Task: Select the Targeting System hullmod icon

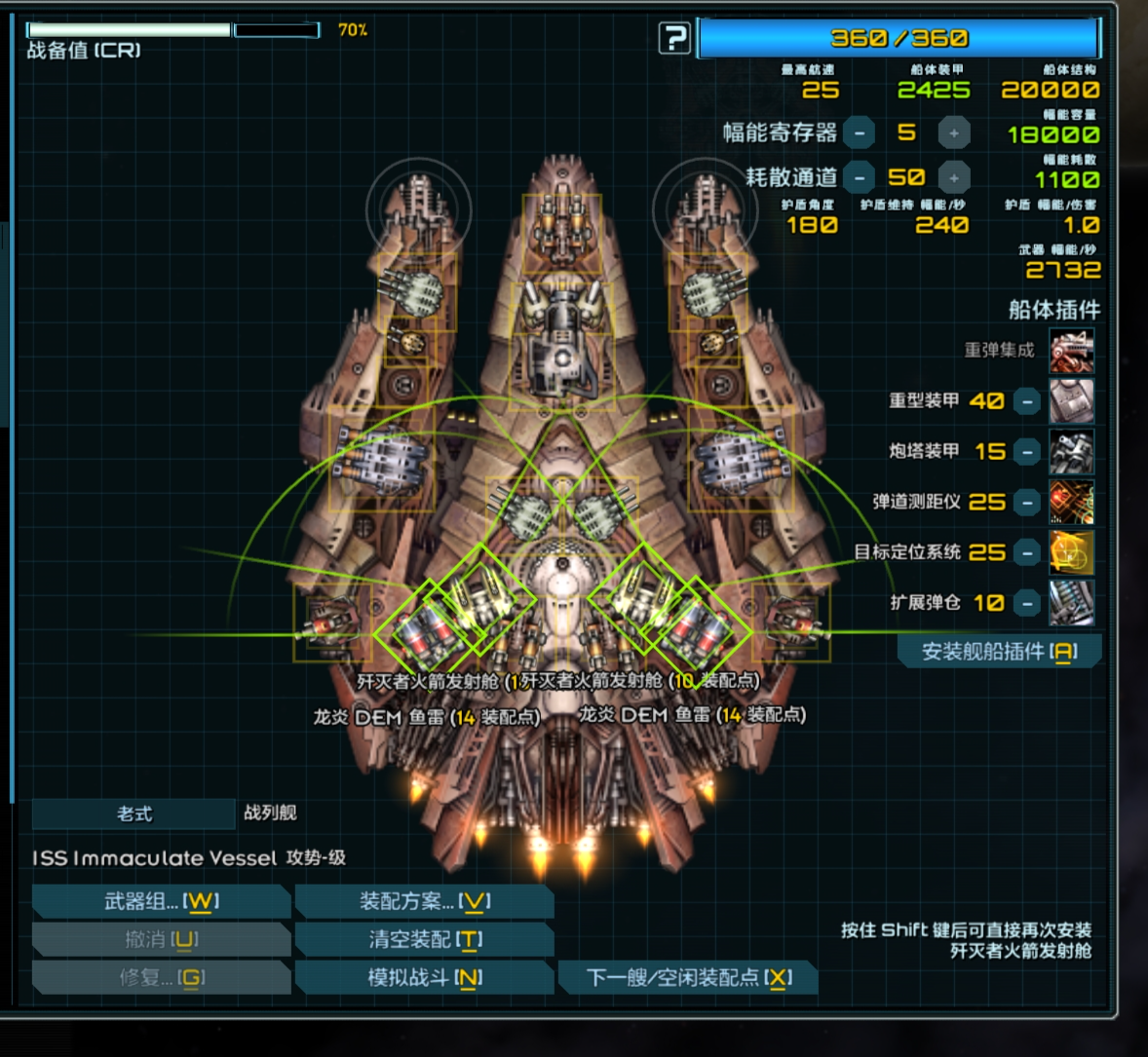Action: point(1071,552)
